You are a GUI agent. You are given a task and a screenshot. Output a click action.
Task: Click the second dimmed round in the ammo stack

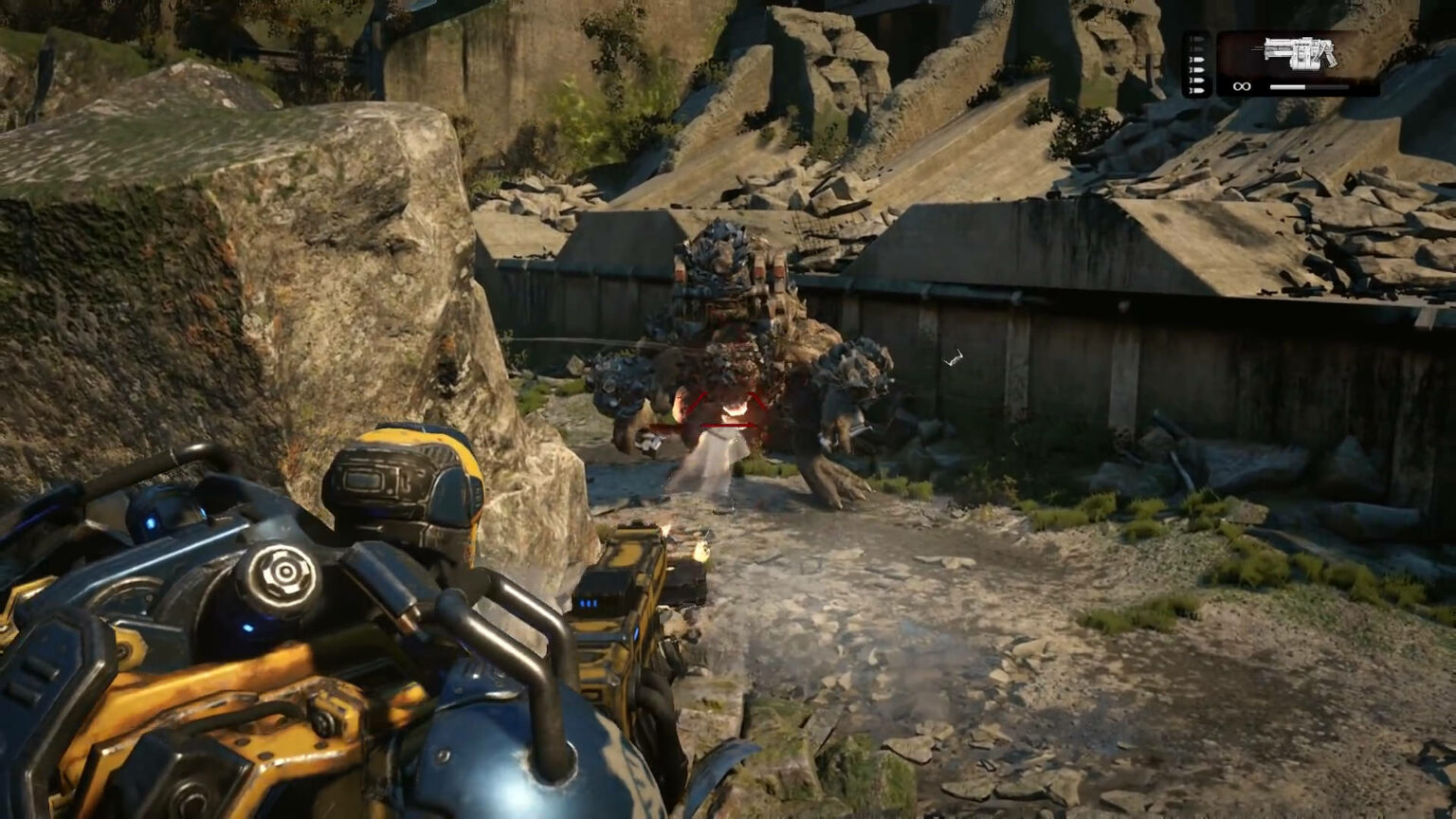1197,49
